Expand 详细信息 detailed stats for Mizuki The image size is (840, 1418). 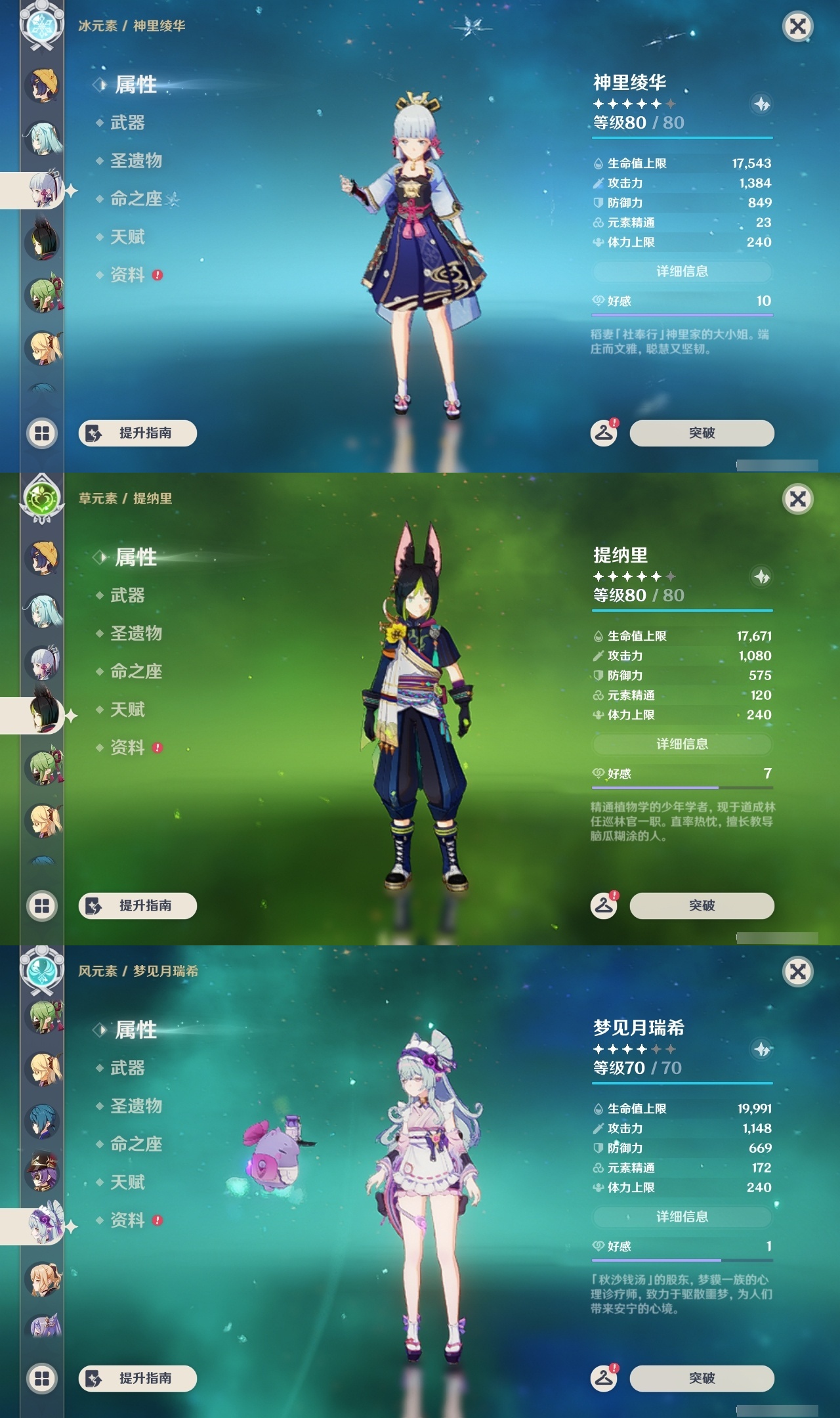682,1218
